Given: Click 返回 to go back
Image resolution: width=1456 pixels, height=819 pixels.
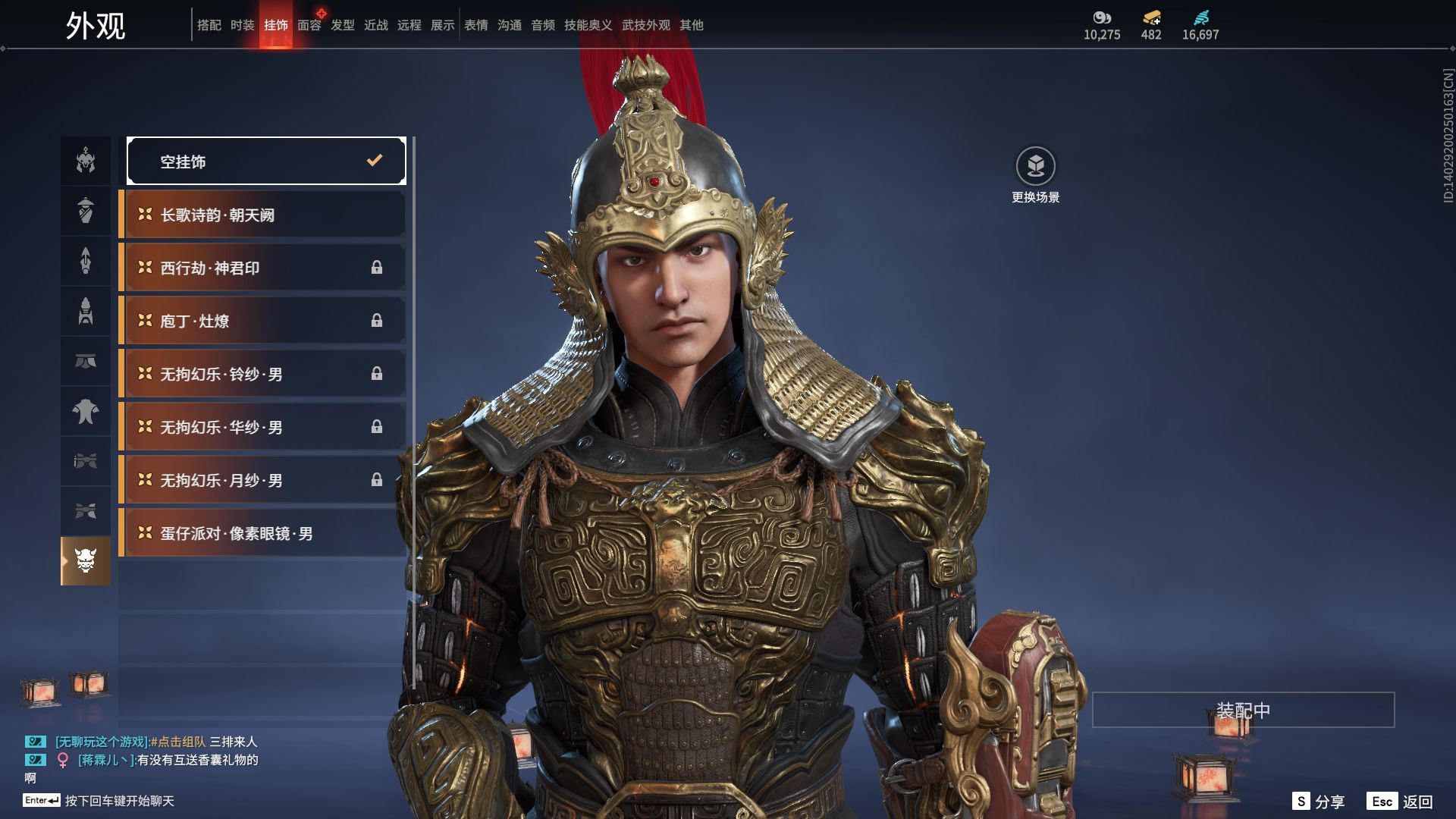Looking at the screenshot, I should click(x=1400, y=802).
